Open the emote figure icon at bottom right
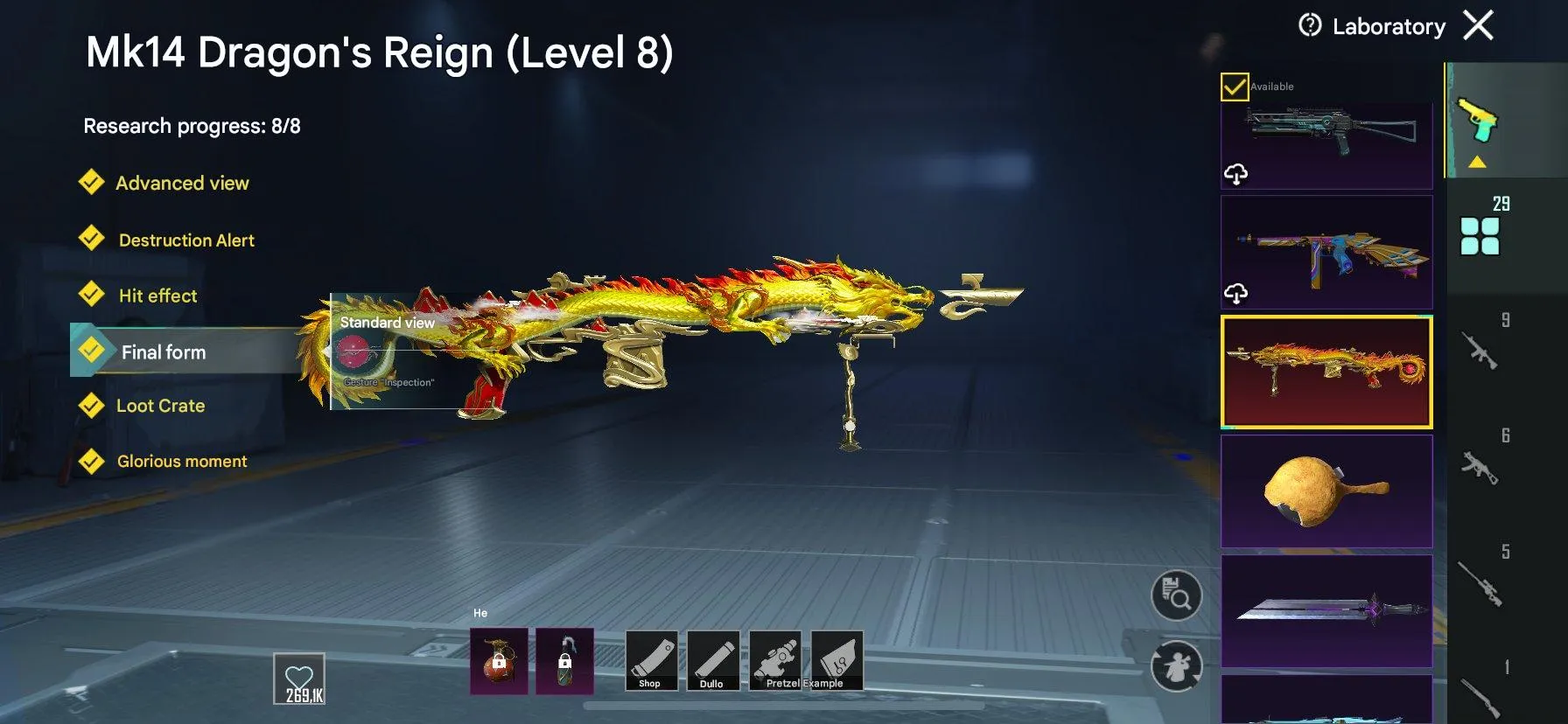 [x=1177, y=666]
